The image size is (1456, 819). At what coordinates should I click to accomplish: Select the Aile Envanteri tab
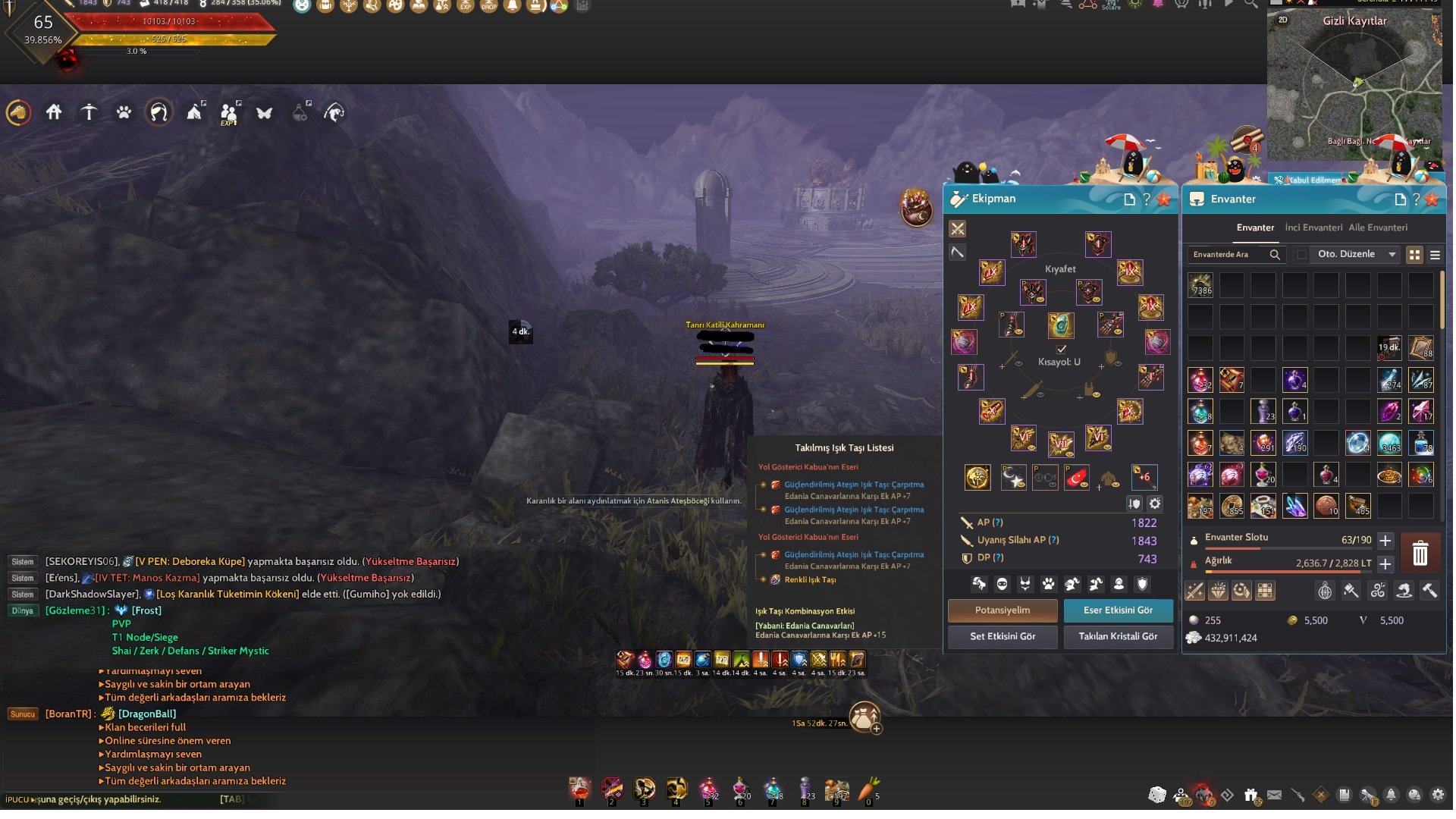[x=1377, y=227]
